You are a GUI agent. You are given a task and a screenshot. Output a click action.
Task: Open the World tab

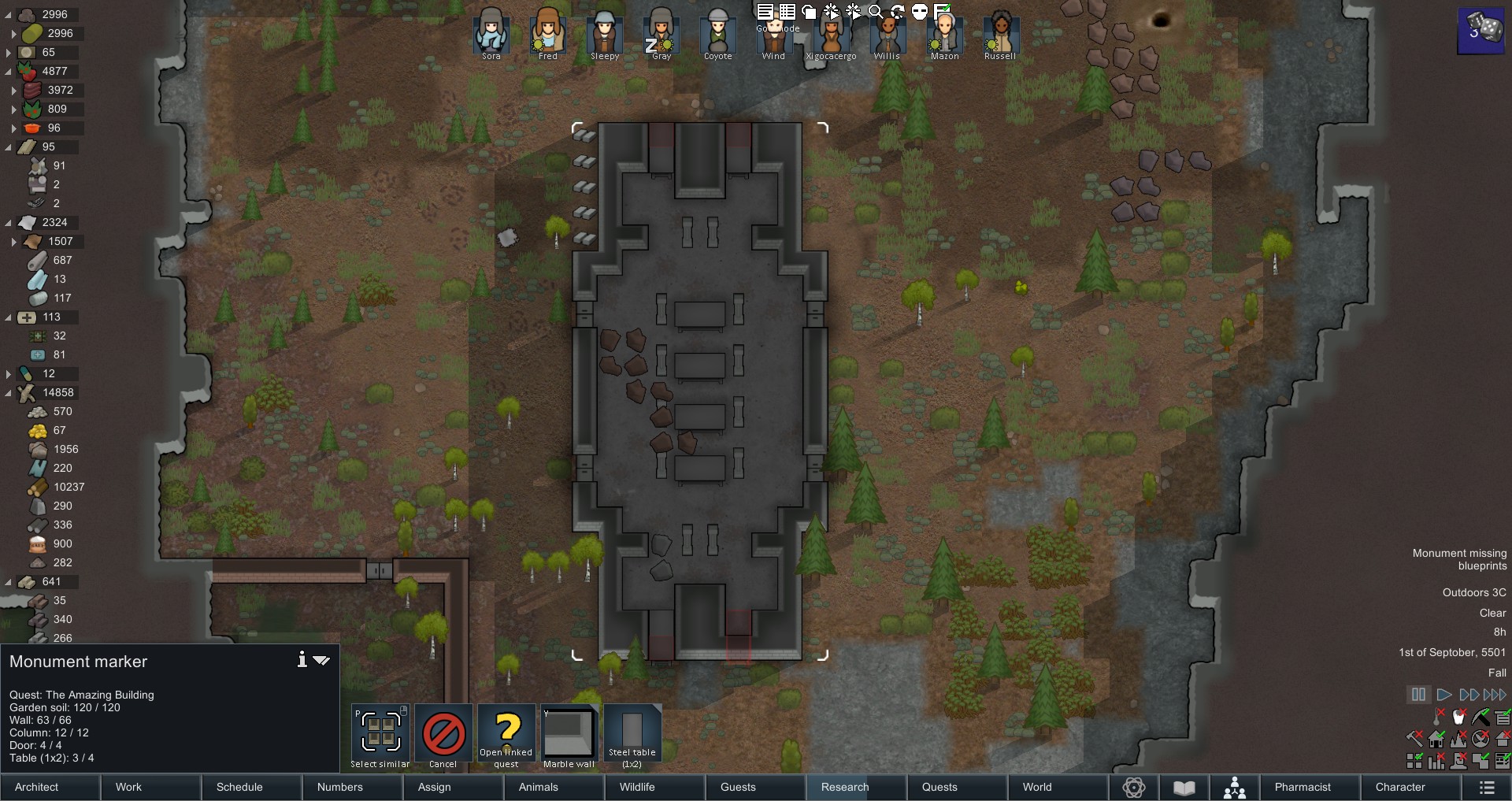coord(1036,788)
